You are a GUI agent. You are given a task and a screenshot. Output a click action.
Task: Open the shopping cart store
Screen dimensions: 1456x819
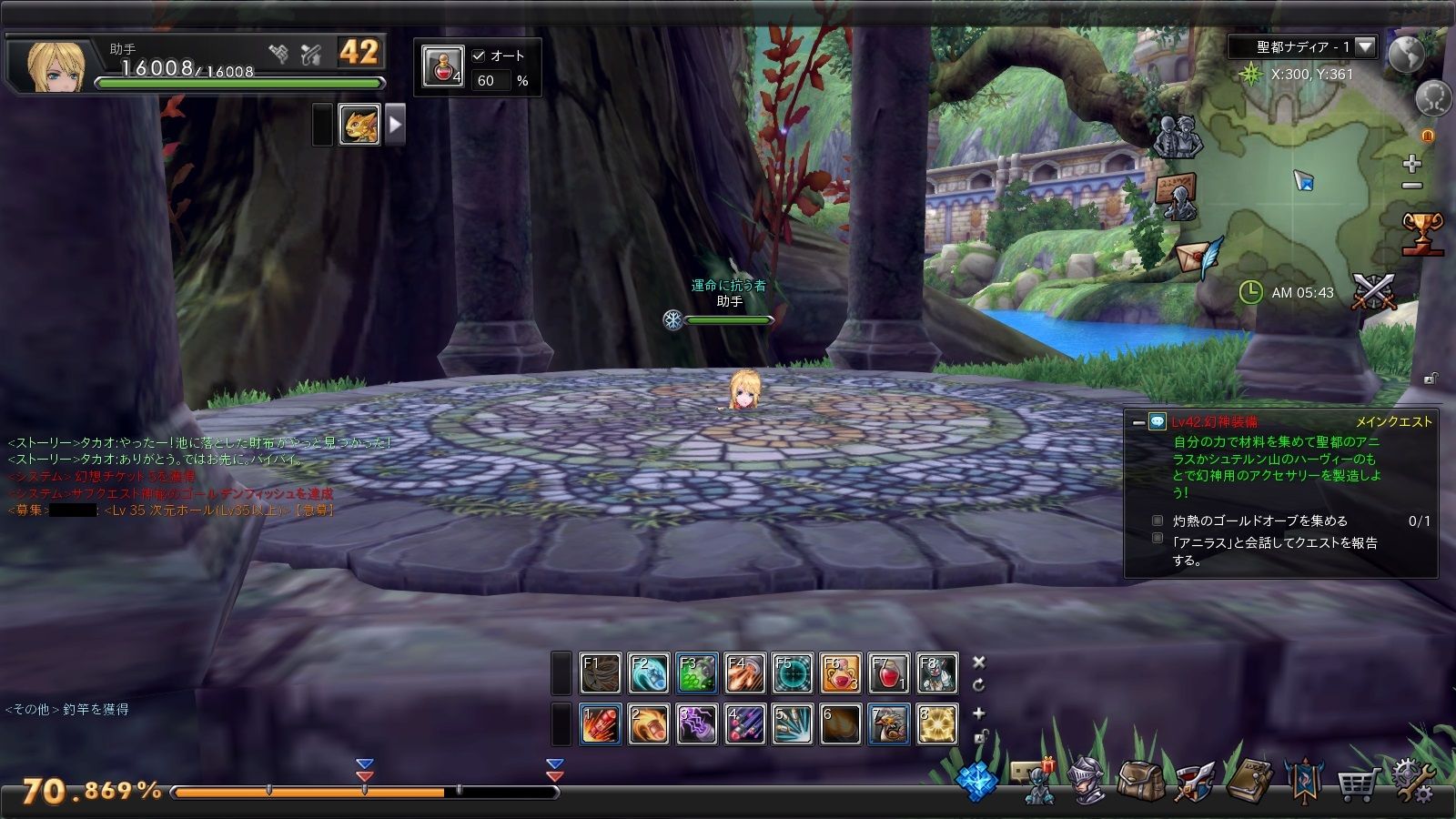click(1355, 783)
